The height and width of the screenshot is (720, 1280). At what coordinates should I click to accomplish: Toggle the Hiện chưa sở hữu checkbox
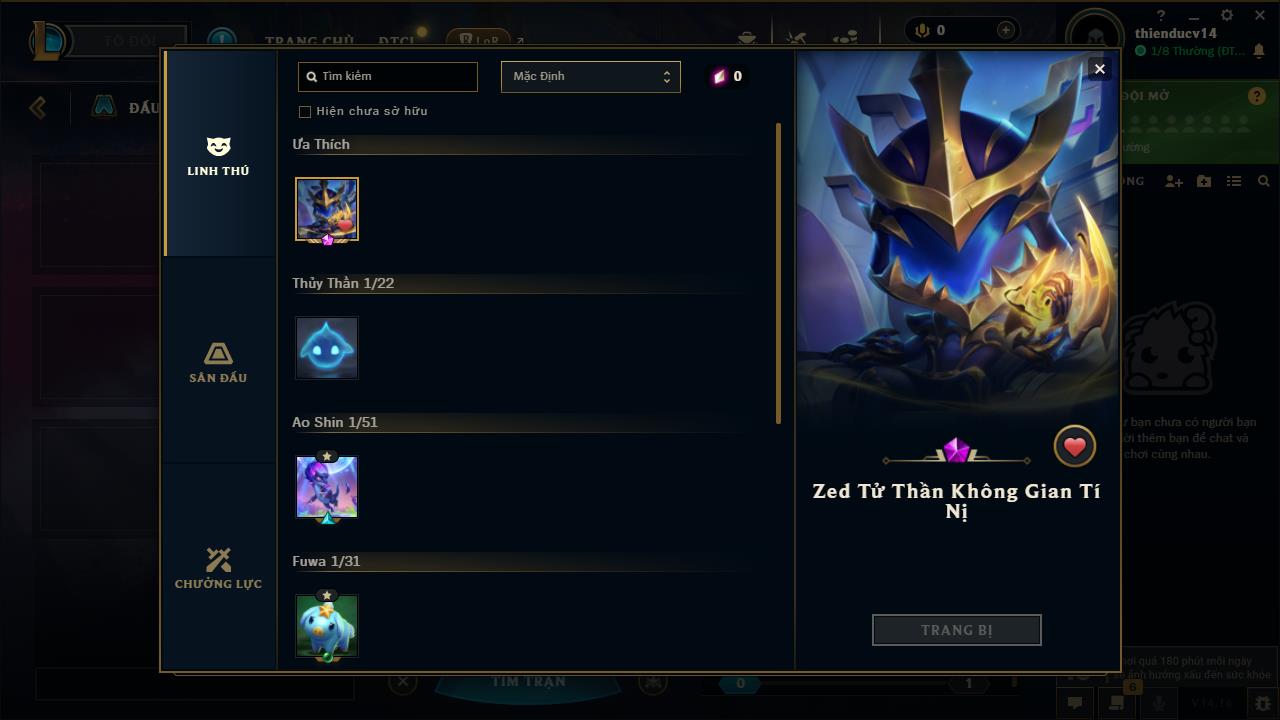[305, 111]
